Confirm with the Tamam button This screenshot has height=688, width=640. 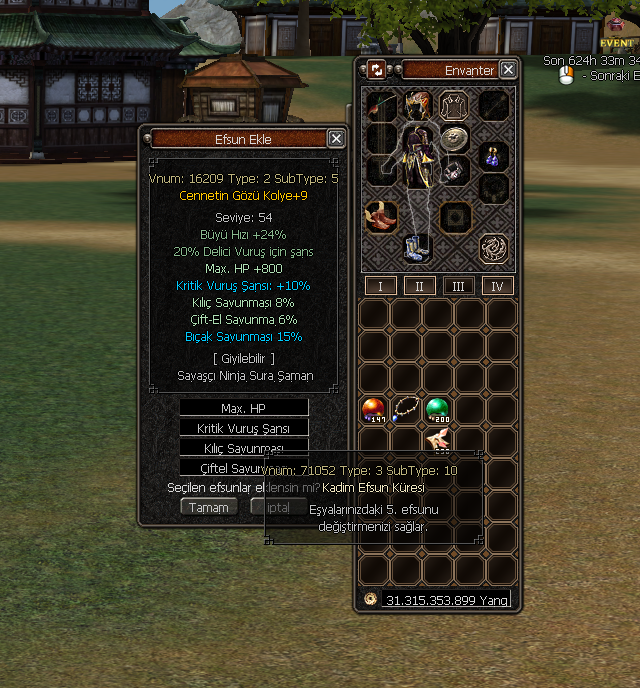[x=209, y=507]
